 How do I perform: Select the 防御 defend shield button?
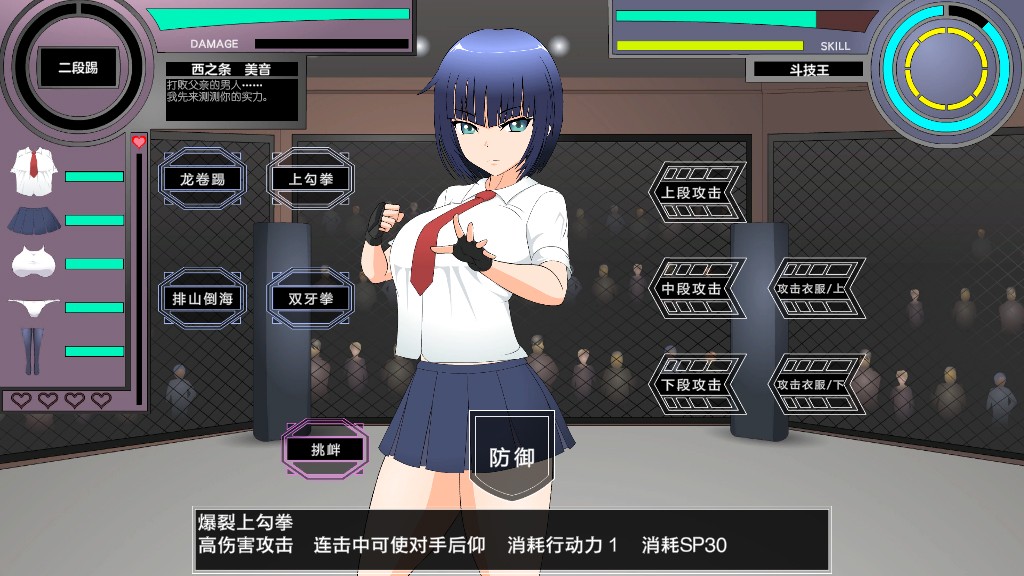pyautogui.click(x=511, y=458)
